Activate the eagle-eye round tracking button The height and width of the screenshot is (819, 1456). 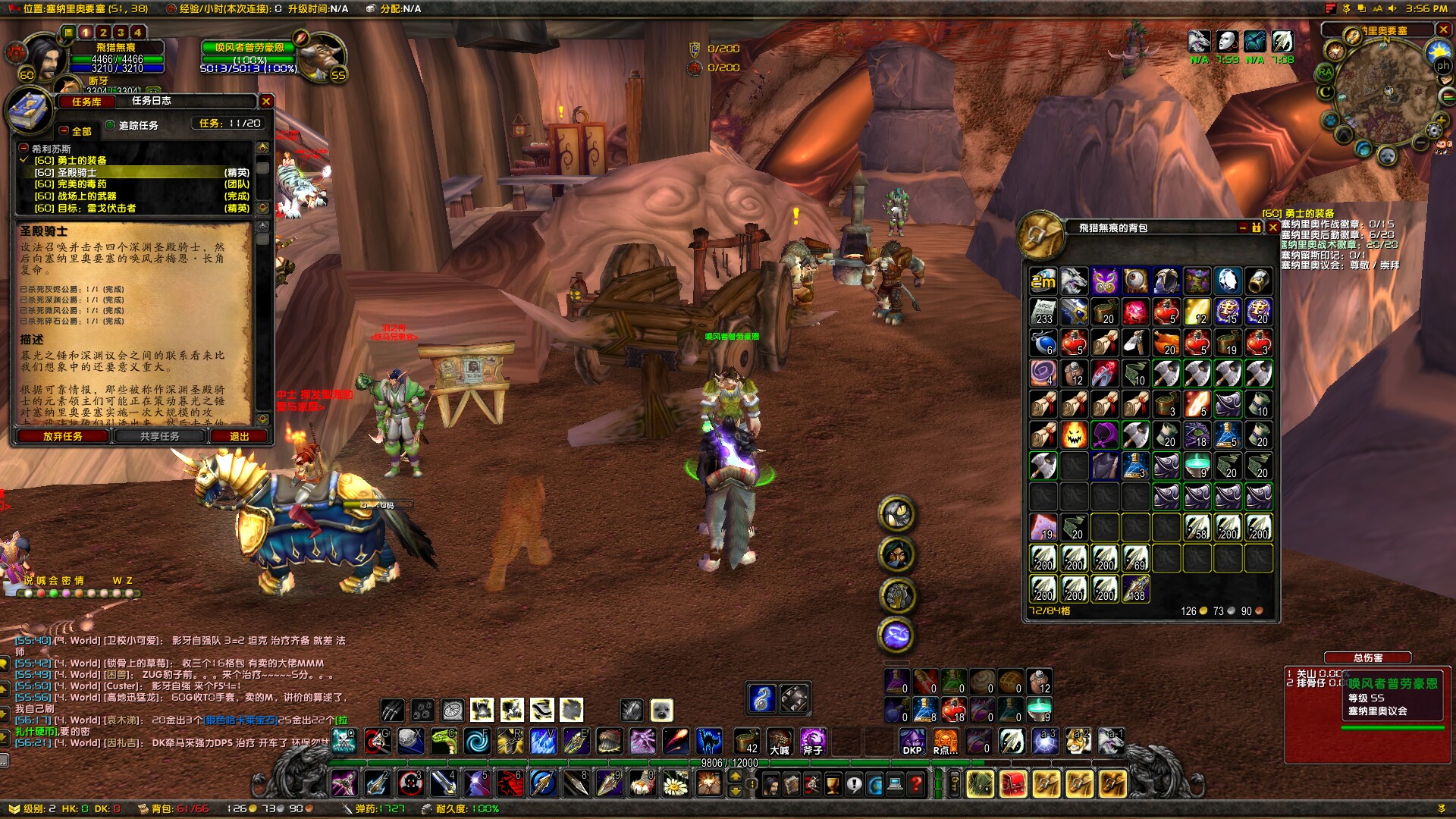point(896,512)
